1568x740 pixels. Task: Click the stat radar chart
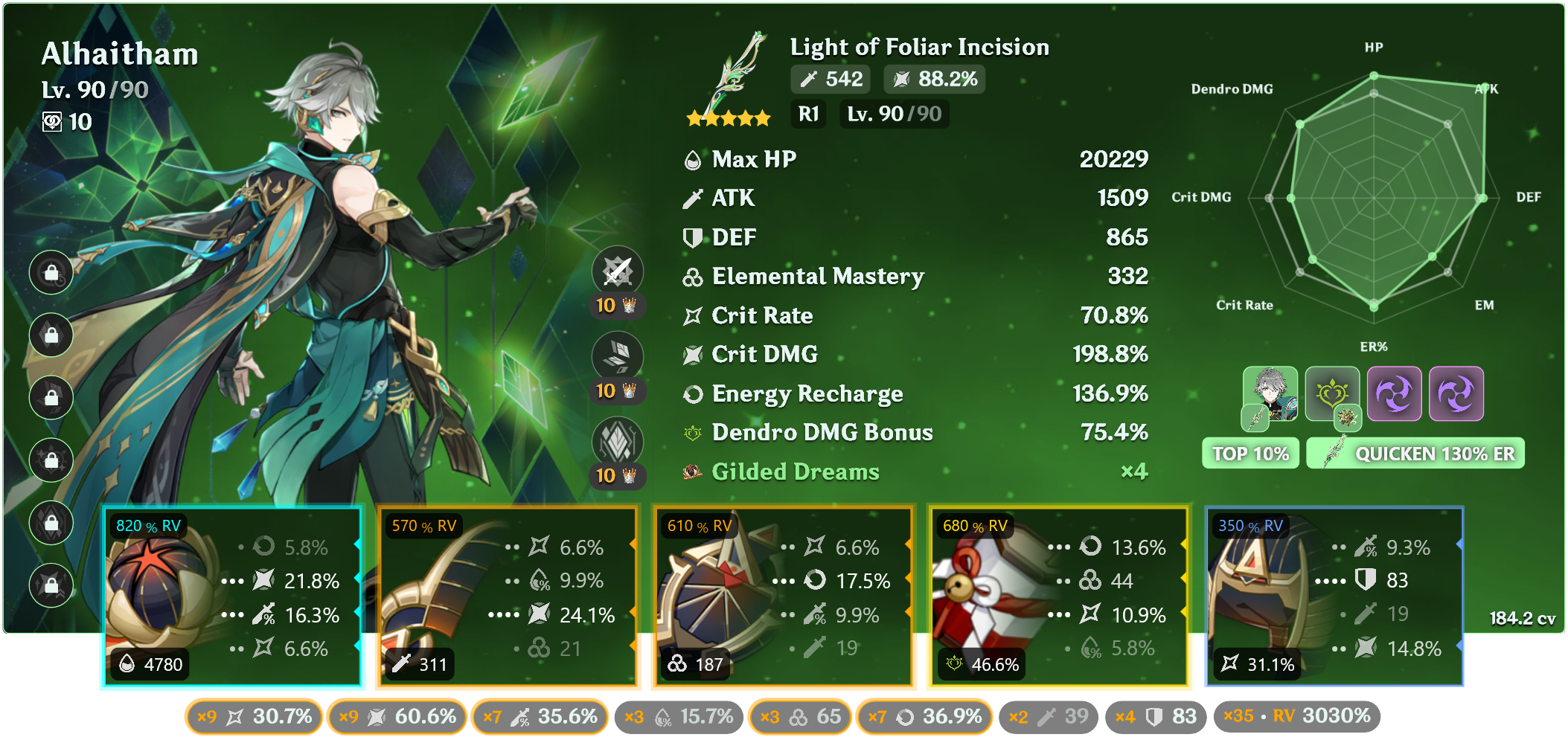1374,198
